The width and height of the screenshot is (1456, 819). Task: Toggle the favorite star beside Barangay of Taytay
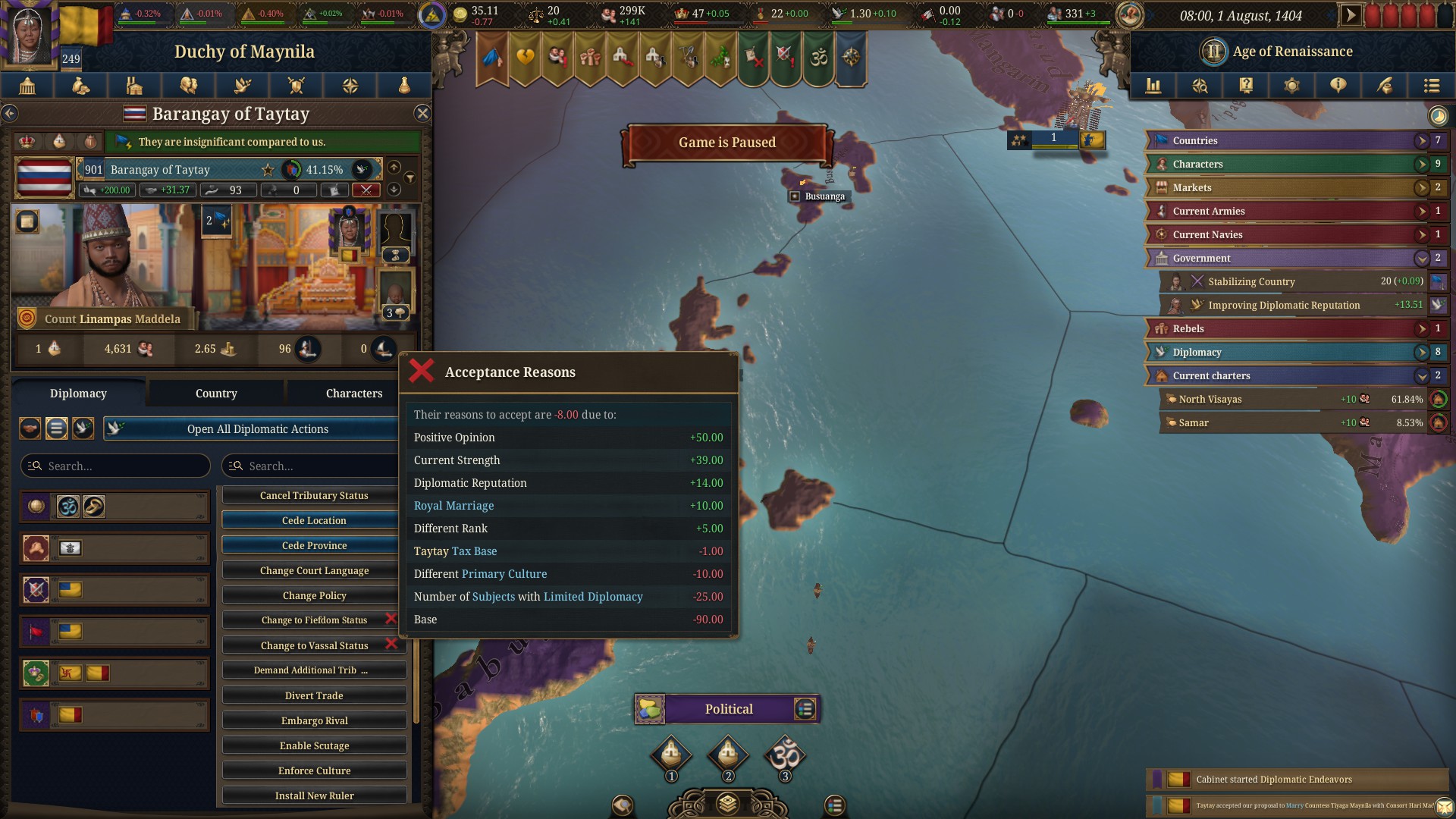tap(268, 169)
